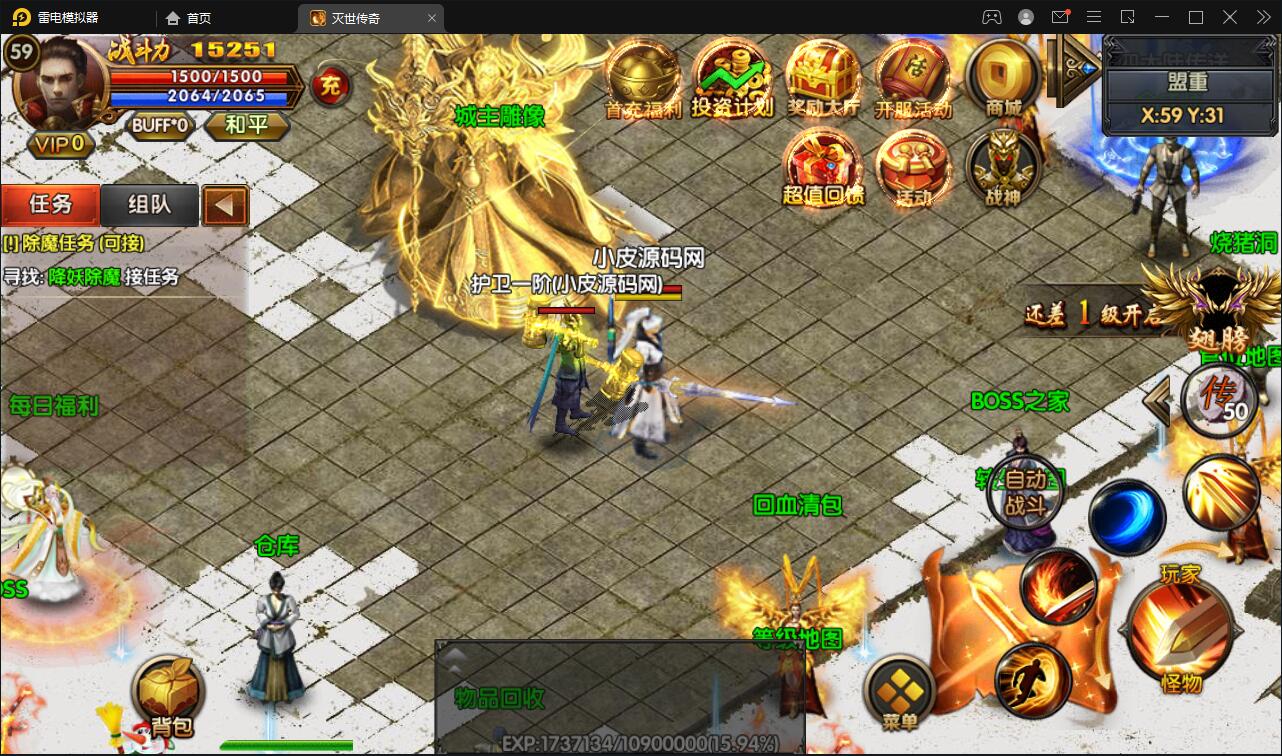
Task: Switch to the 组队 team tab
Action: coord(149,205)
